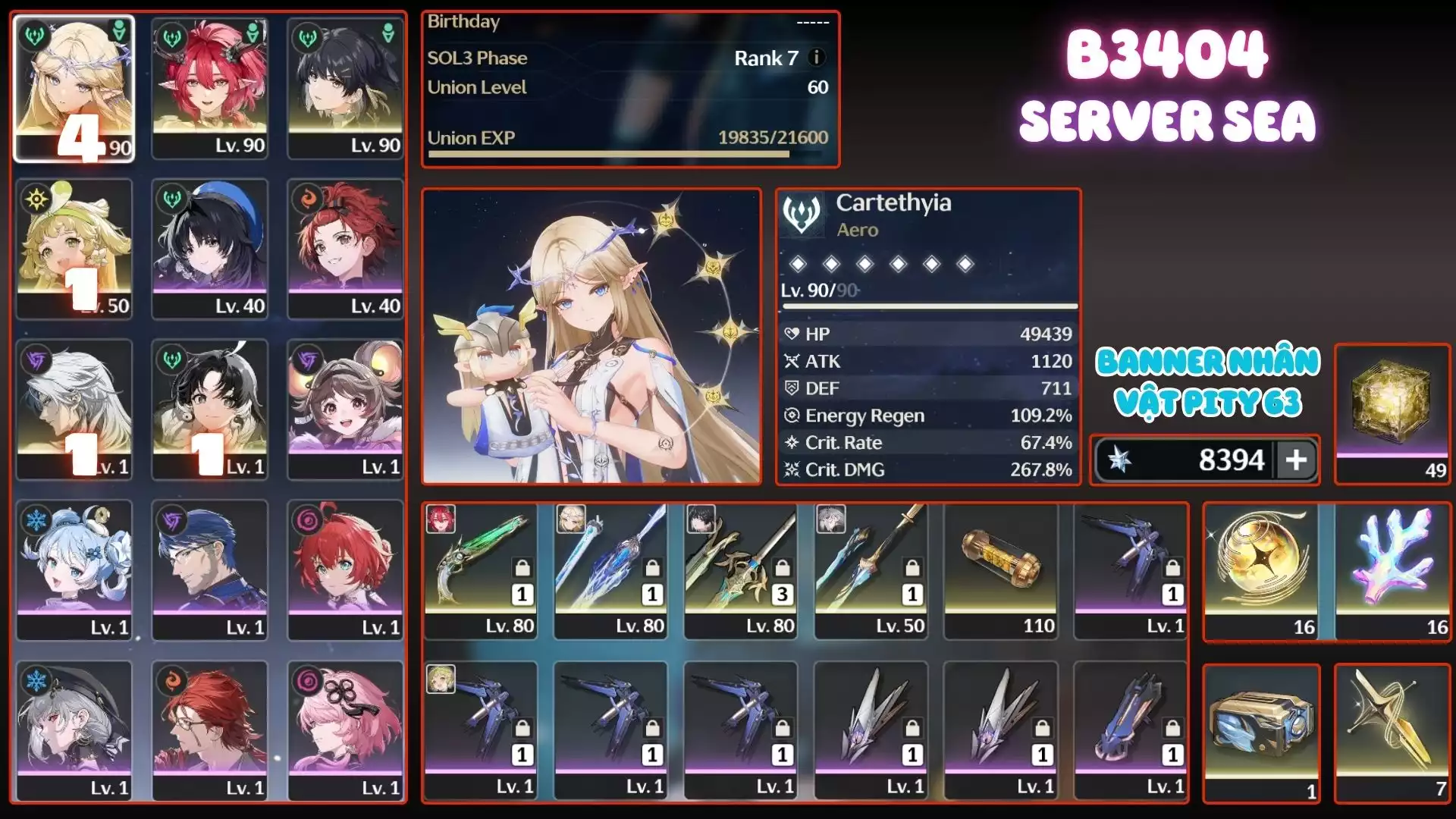Select the red-haired Fusion Lv. 40 character

coord(345,249)
